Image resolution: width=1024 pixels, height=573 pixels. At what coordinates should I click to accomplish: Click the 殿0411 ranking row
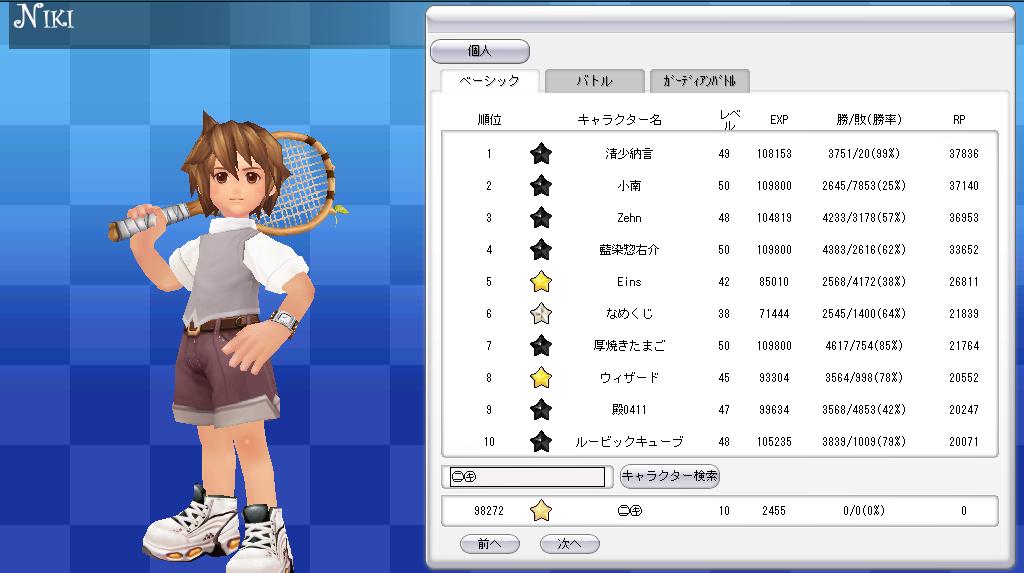click(629, 410)
